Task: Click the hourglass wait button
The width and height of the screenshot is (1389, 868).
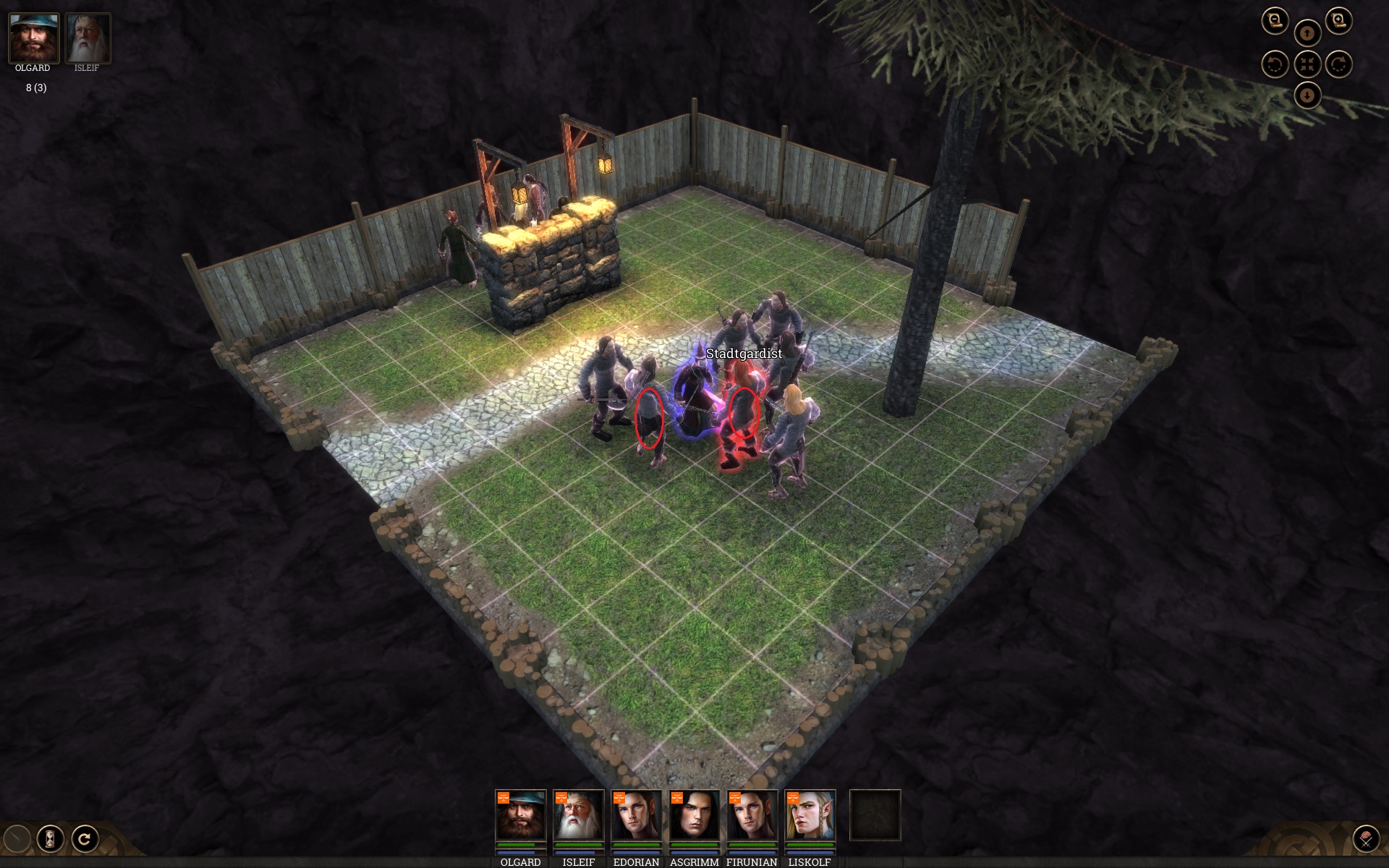Action: pos(50,839)
